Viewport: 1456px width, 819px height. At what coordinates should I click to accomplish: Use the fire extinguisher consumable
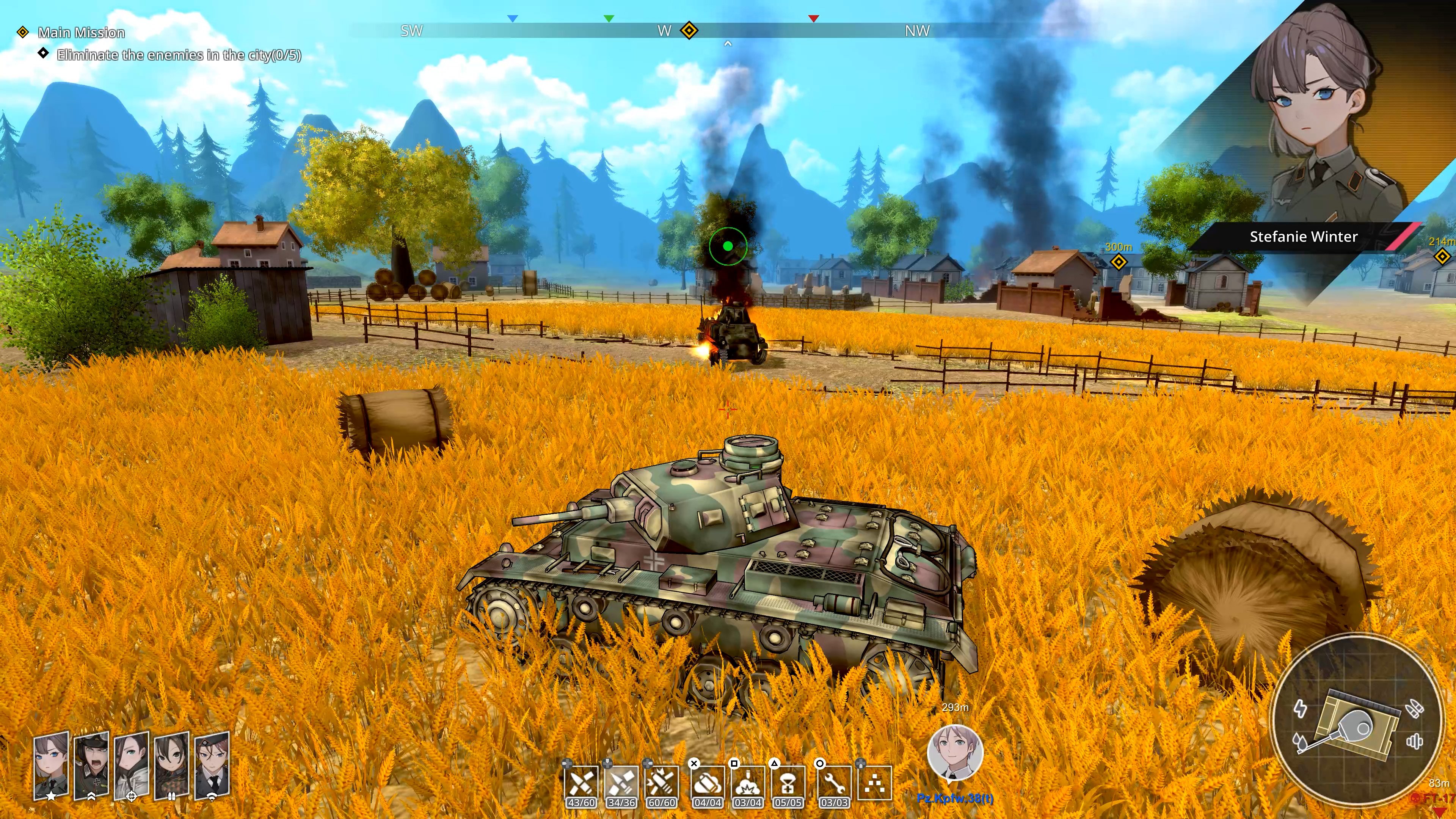706,784
